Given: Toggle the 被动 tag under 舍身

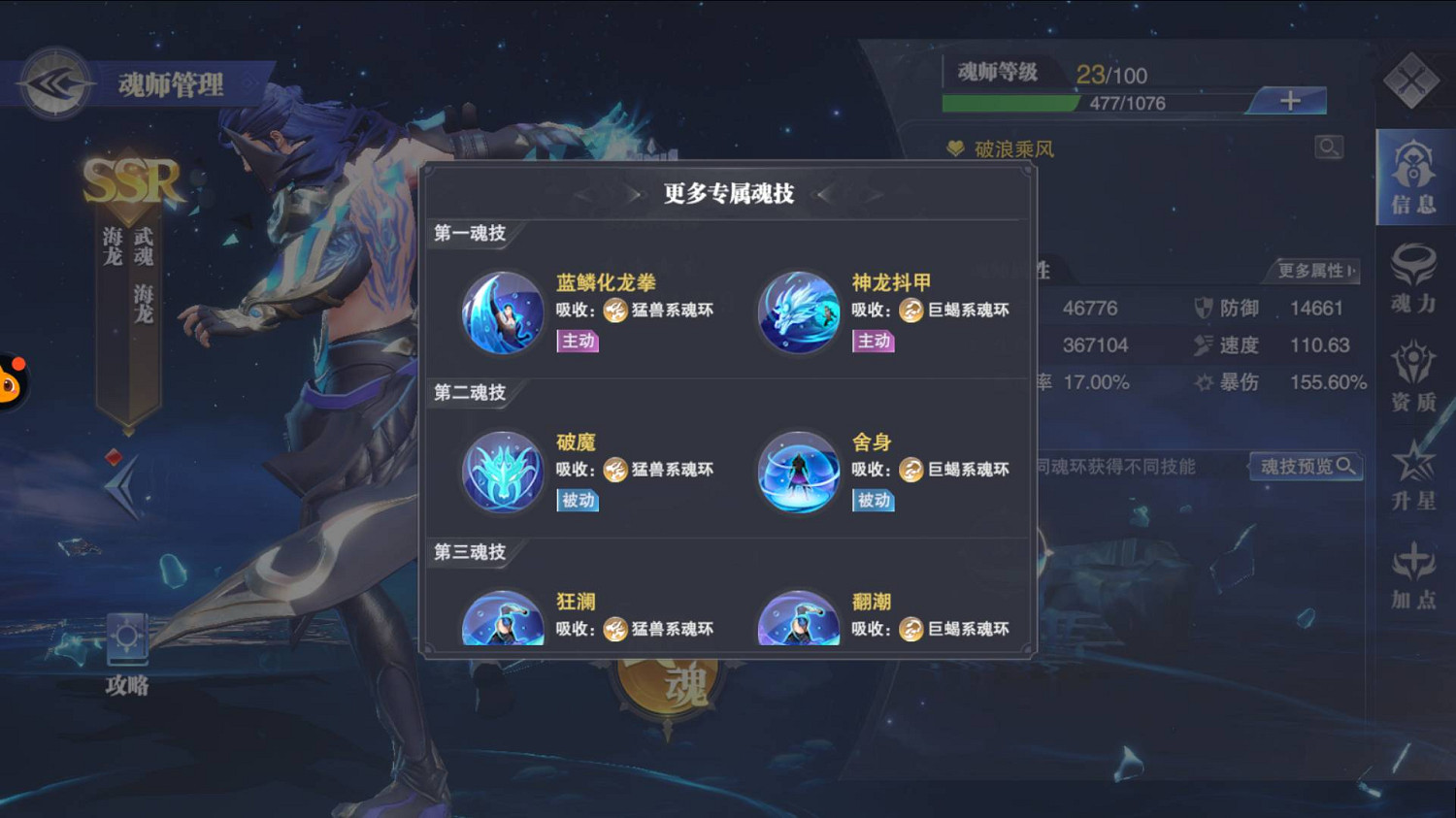Looking at the screenshot, I should tap(872, 501).
